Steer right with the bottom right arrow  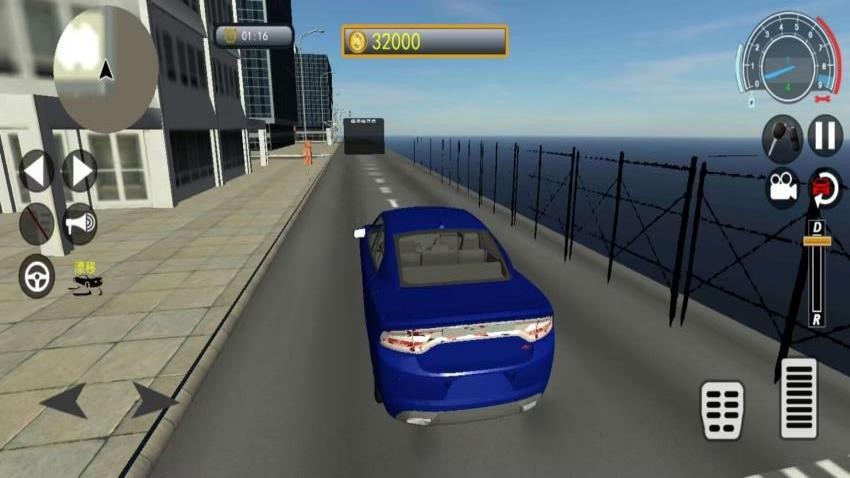tap(154, 402)
